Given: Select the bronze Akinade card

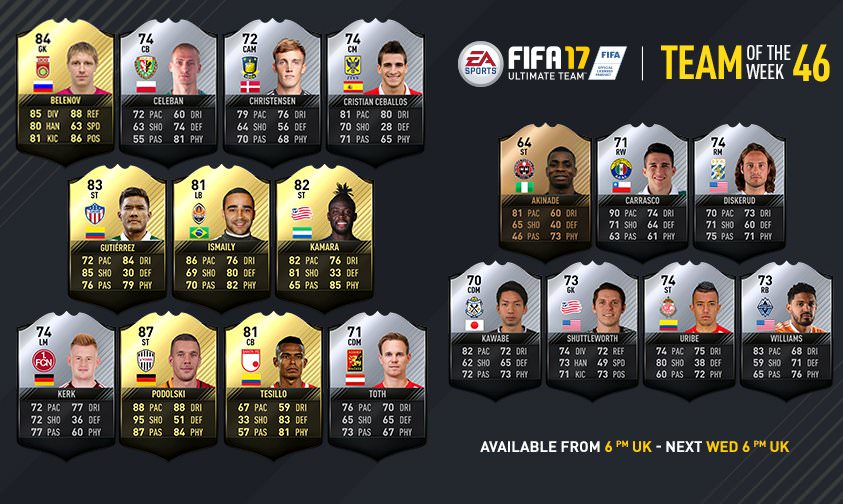Looking at the screenshot, I should 544,189.
